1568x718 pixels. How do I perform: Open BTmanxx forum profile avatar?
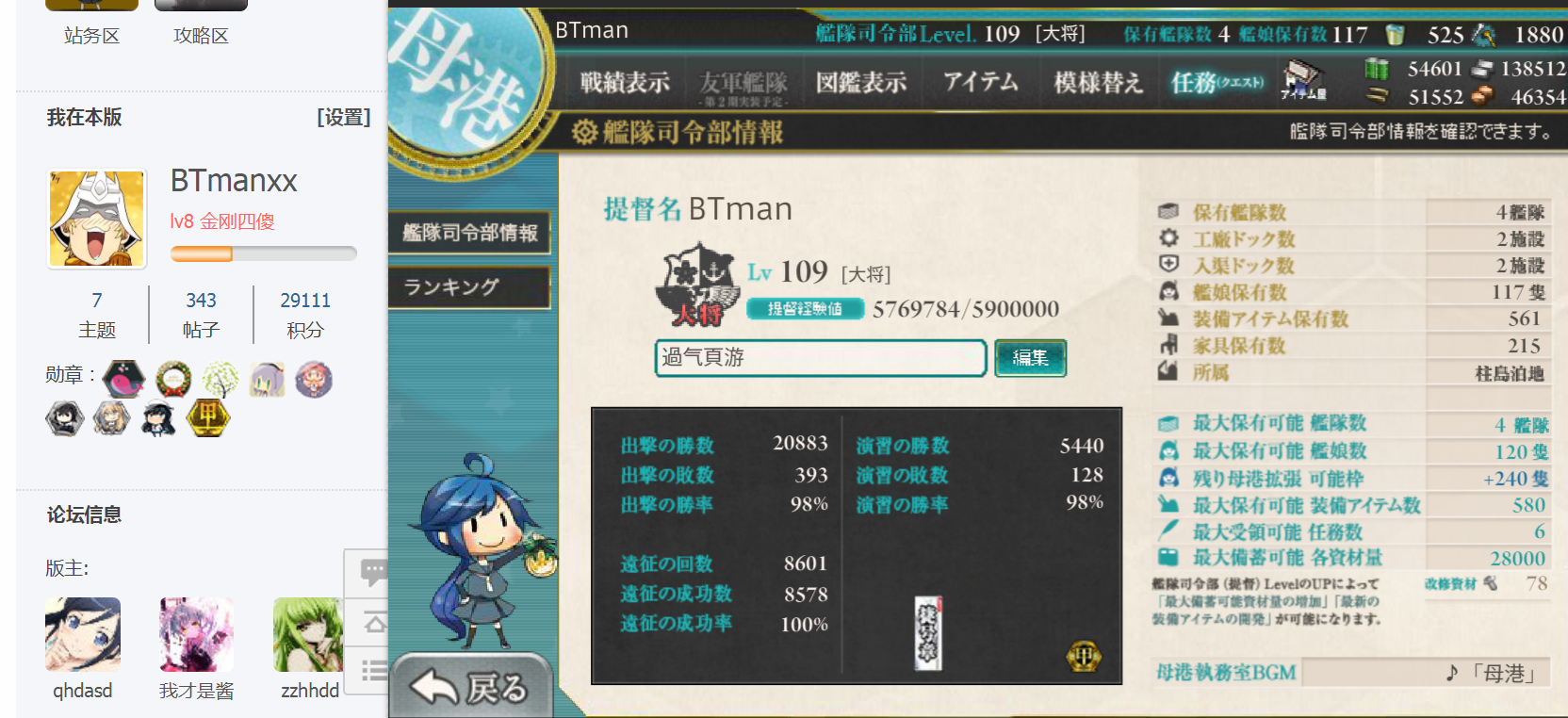coord(97,219)
